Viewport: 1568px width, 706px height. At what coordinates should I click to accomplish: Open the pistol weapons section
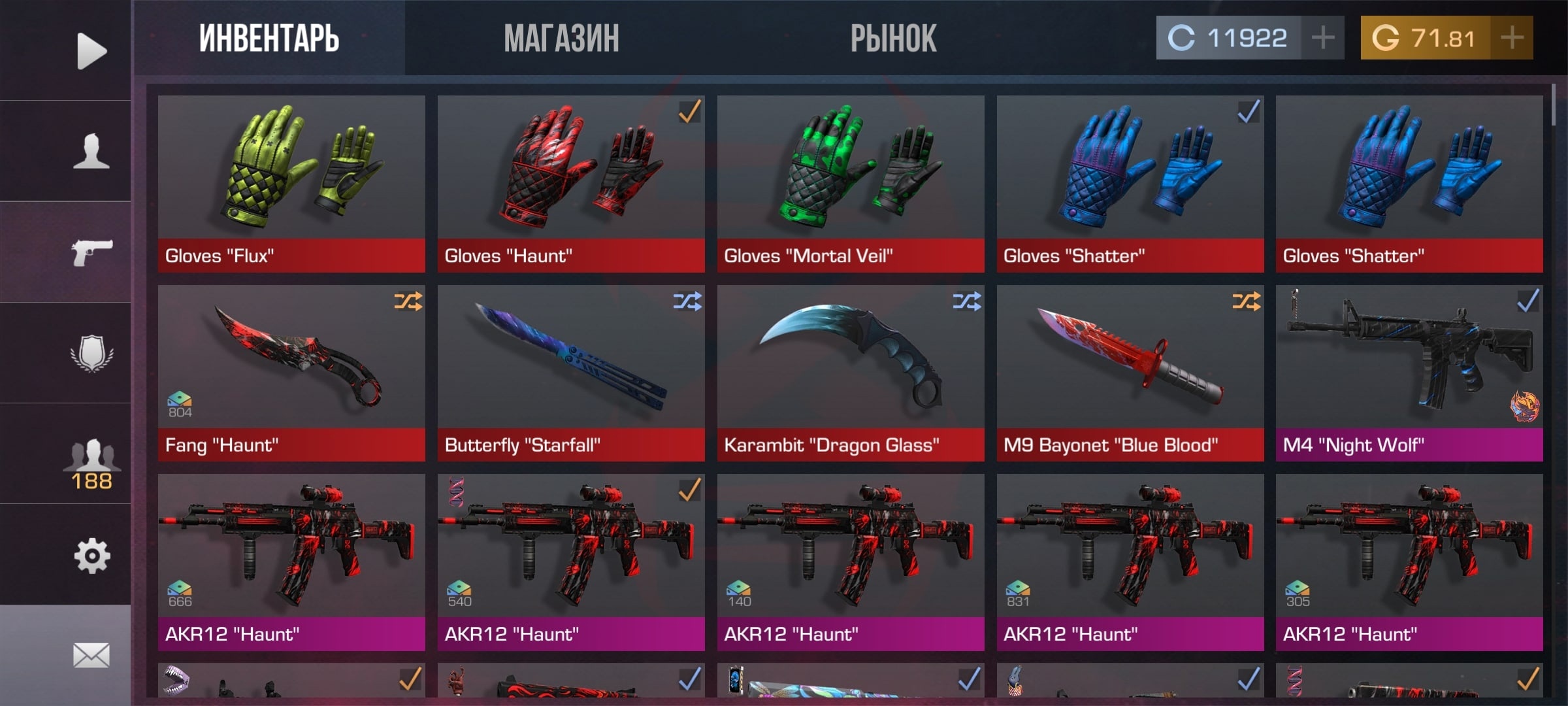point(91,252)
